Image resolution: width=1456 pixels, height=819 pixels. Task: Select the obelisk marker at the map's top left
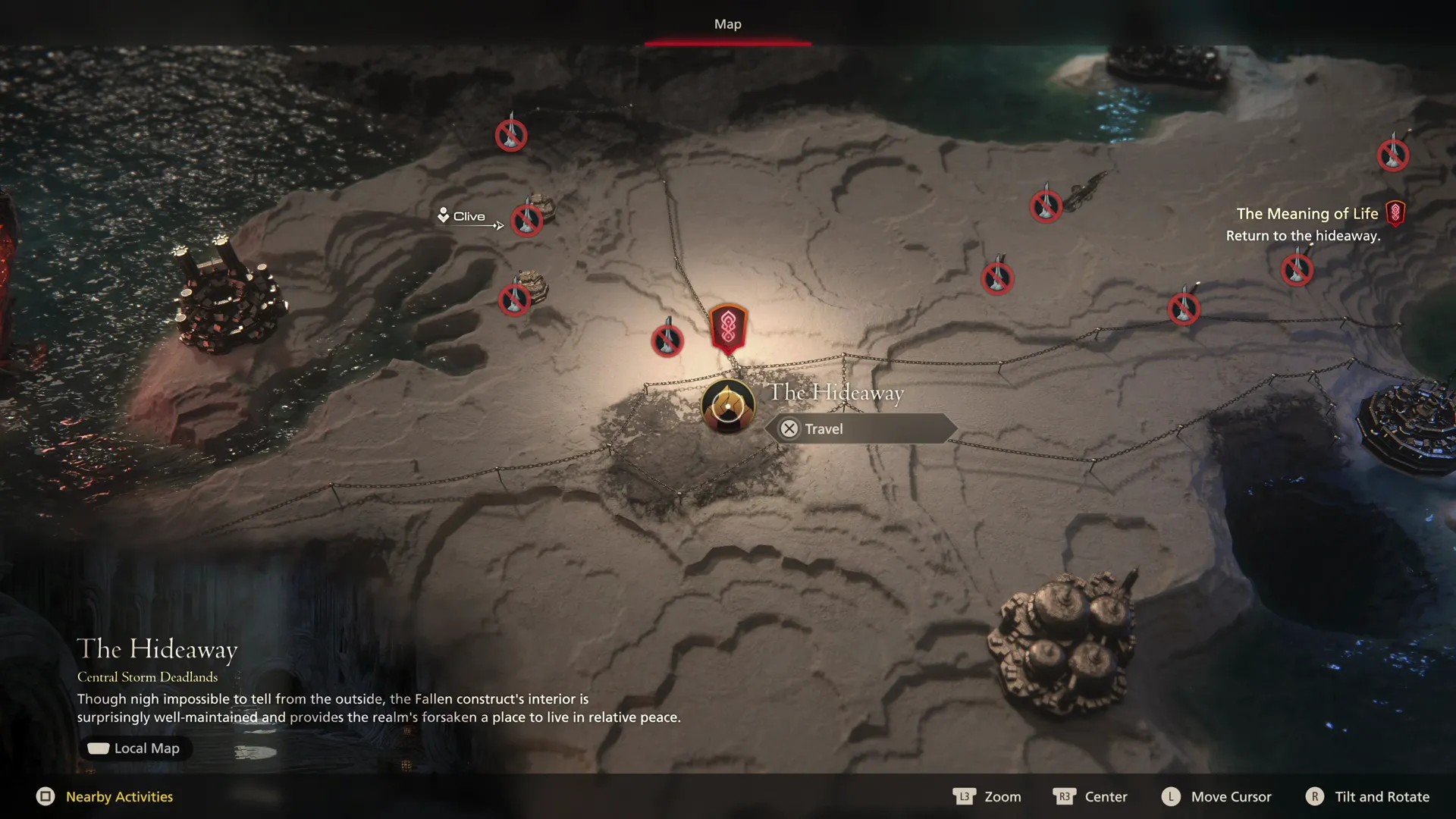click(x=510, y=136)
